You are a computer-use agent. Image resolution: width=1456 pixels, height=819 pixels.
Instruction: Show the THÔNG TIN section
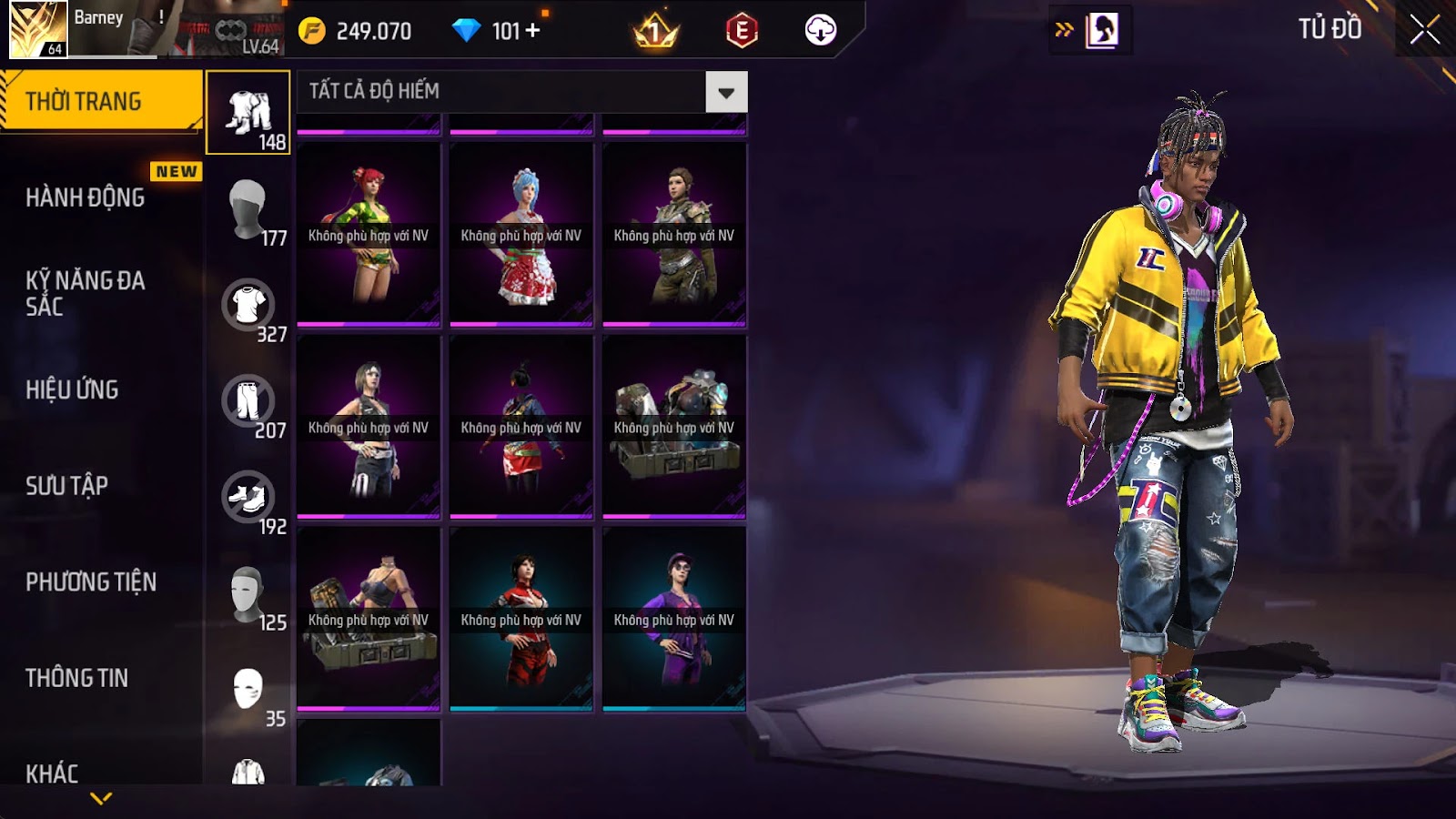pos(77,678)
